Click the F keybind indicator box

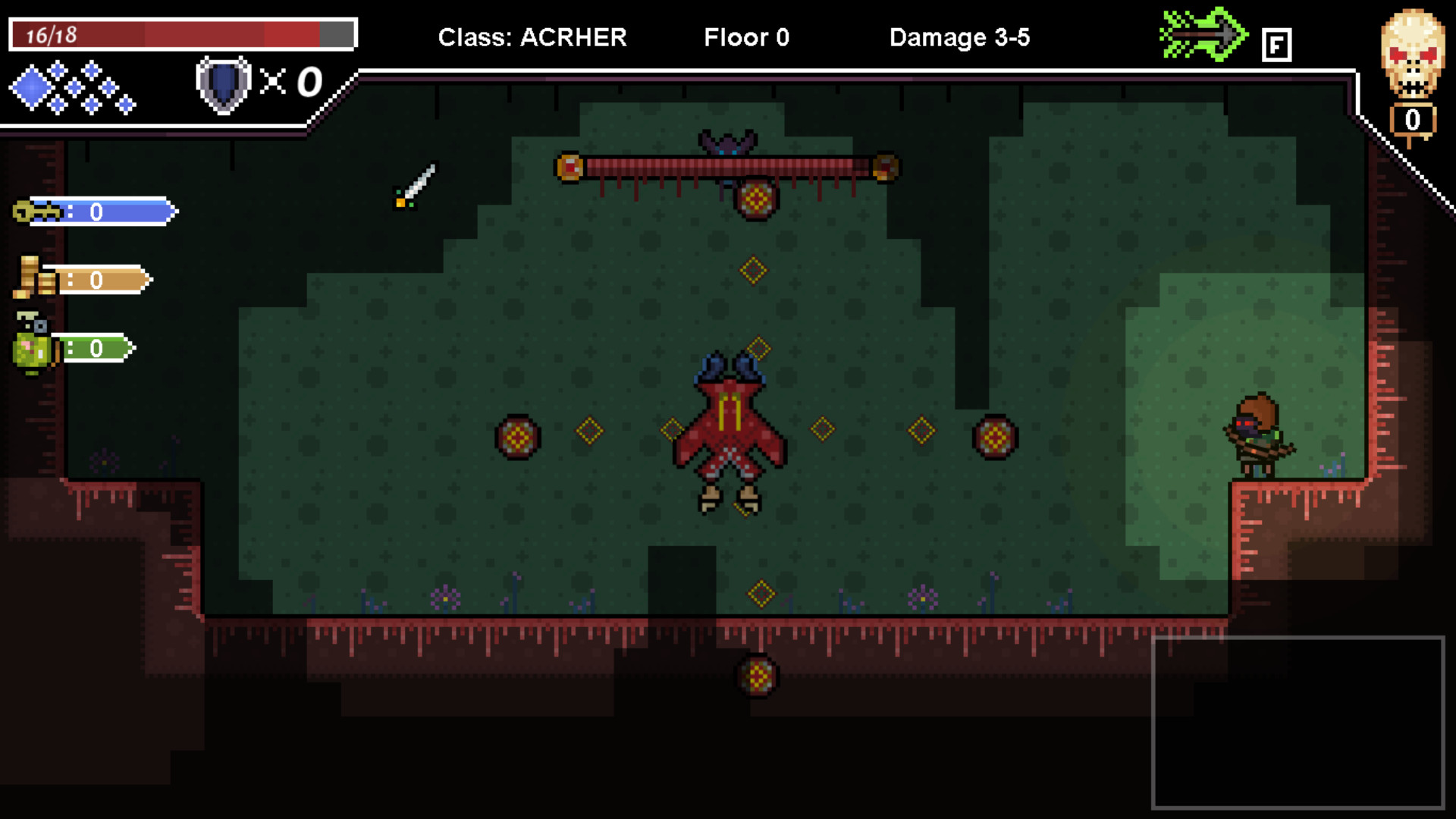[x=1278, y=44]
